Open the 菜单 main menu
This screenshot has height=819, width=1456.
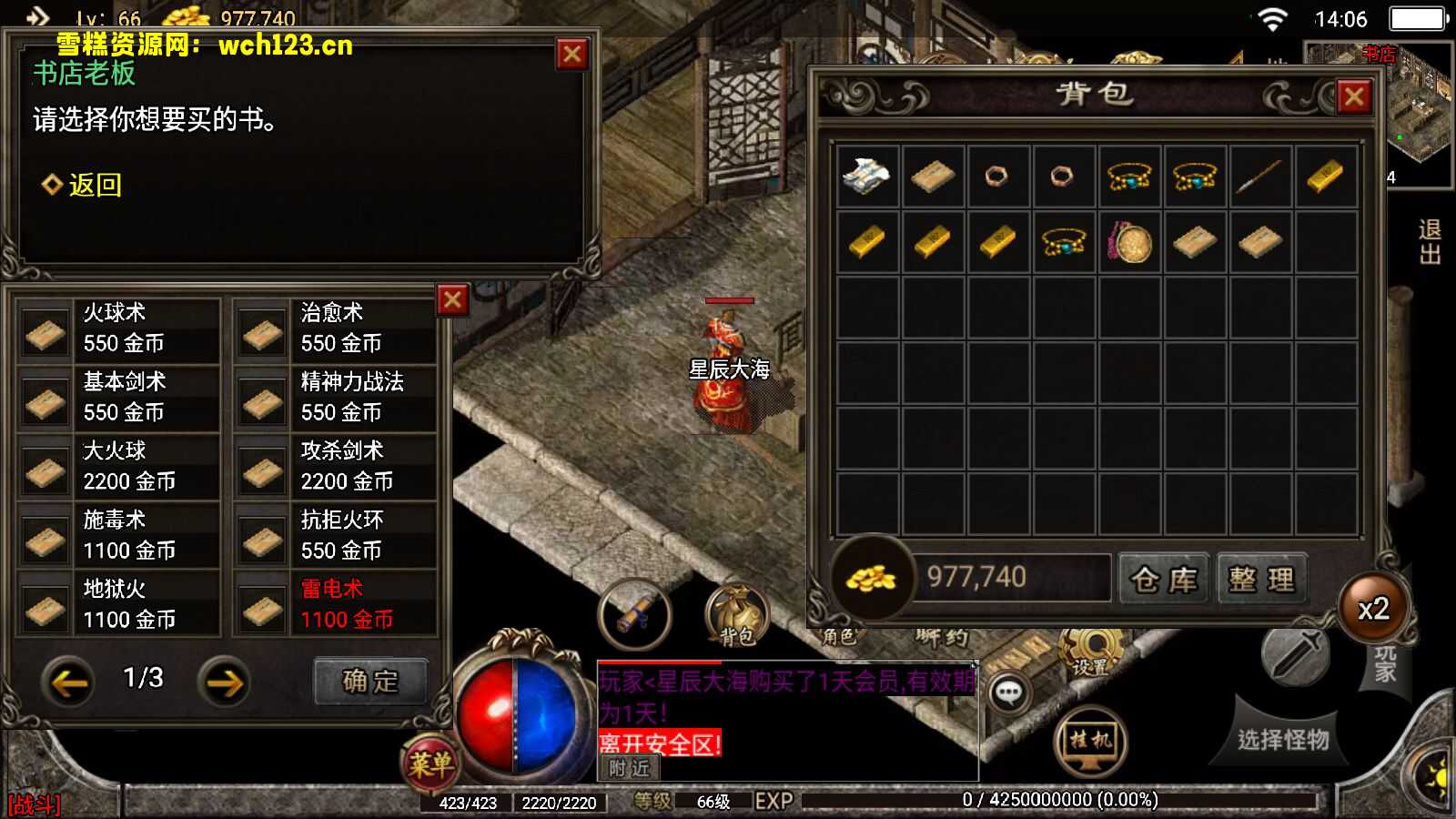[x=430, y=763]
